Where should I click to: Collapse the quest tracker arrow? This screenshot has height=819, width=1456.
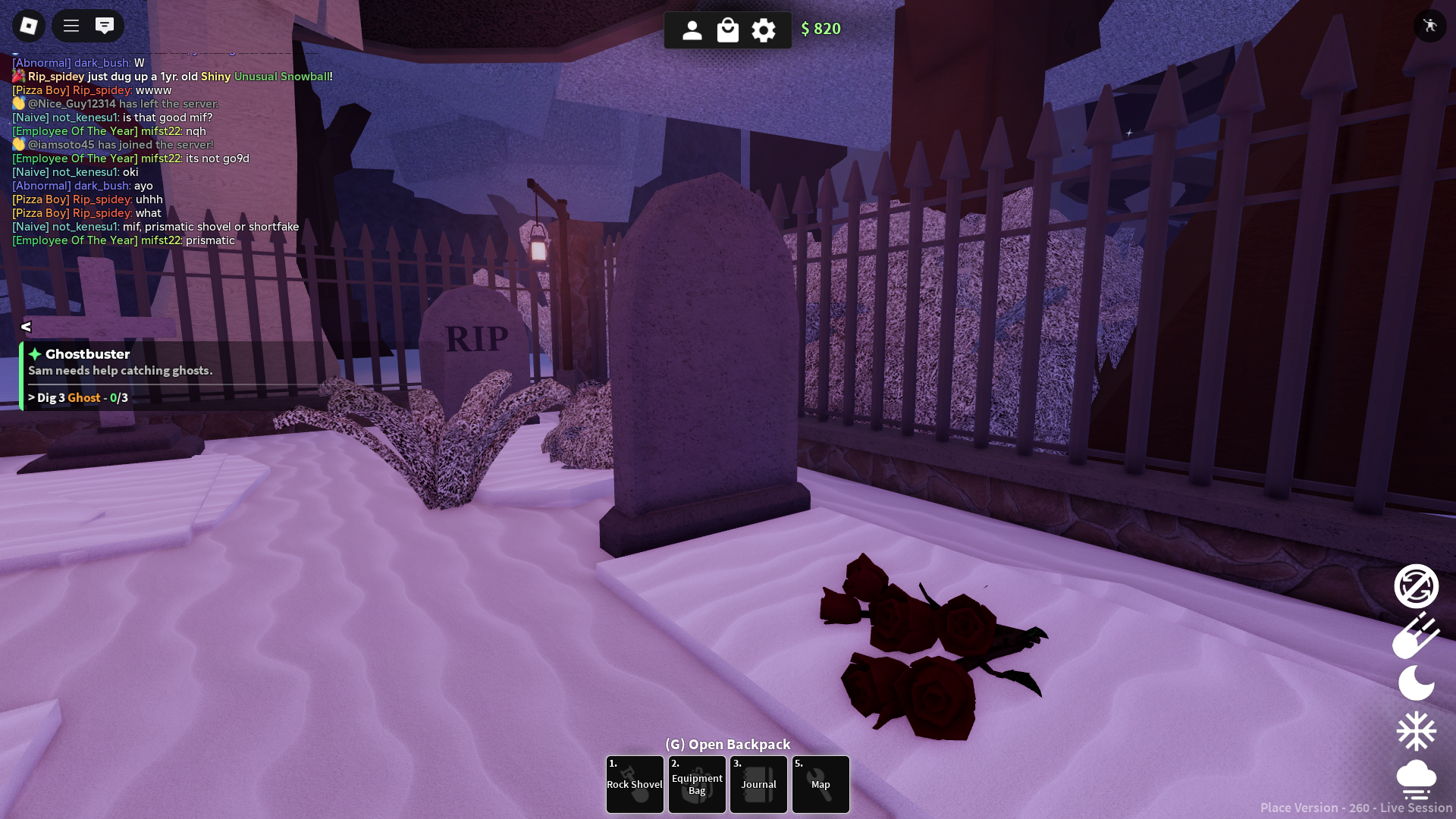click(x=26, y=327)
